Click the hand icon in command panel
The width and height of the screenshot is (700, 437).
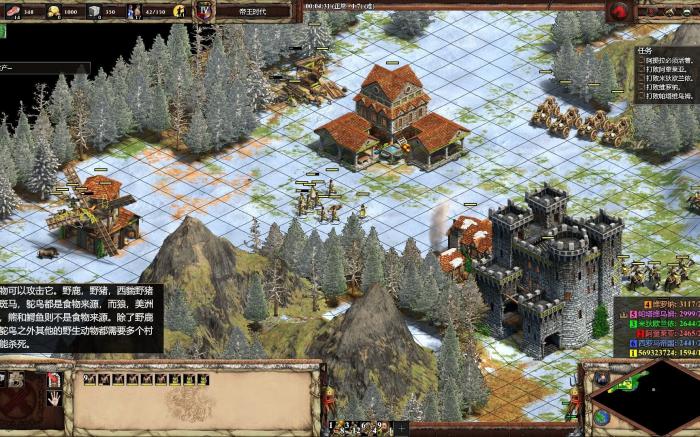click(x=54, y=397)
